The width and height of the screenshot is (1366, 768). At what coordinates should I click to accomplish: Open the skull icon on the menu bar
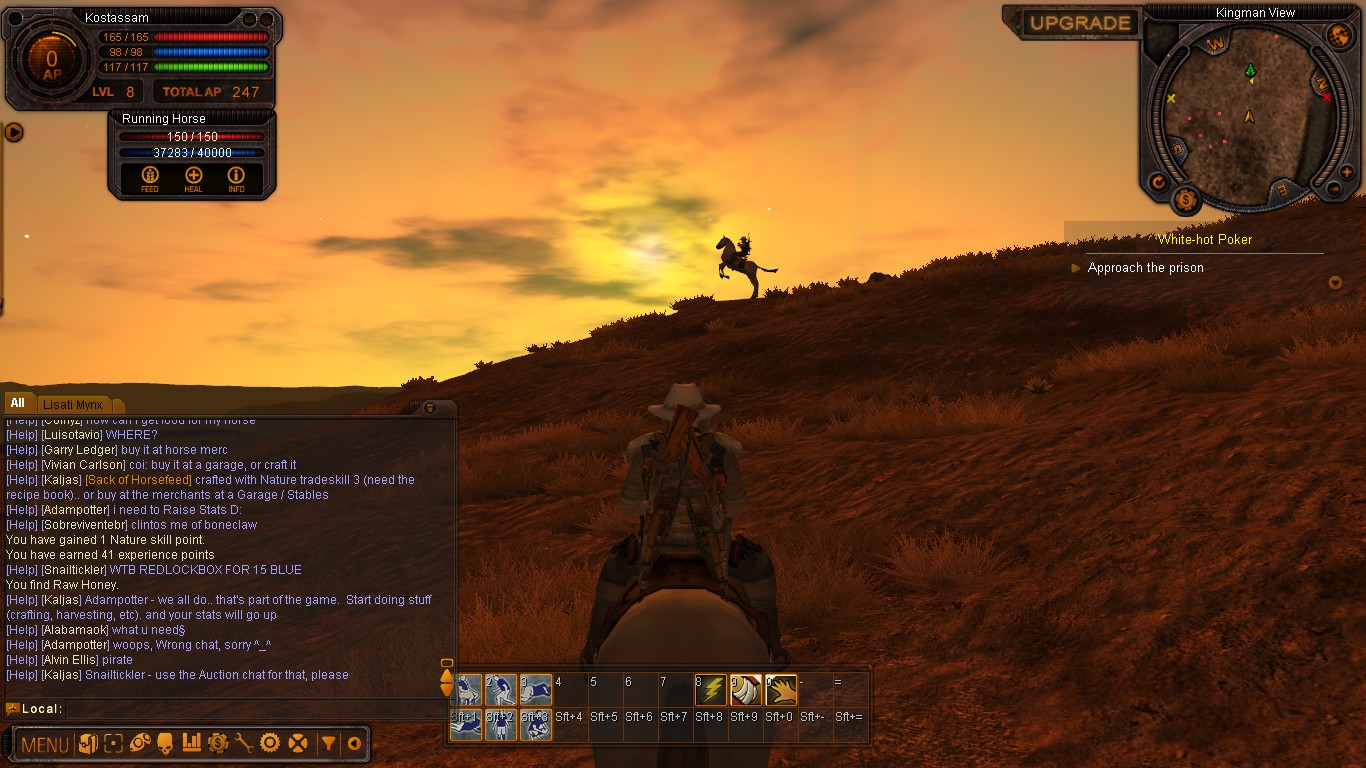tap(165, 743)
